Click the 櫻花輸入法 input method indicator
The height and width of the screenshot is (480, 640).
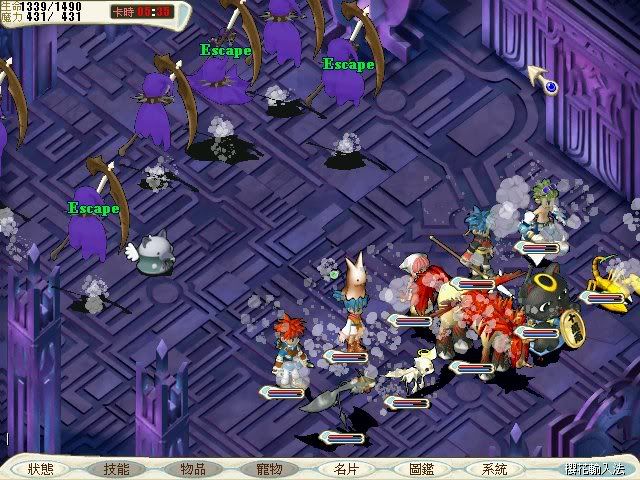(x=594, y=468)
